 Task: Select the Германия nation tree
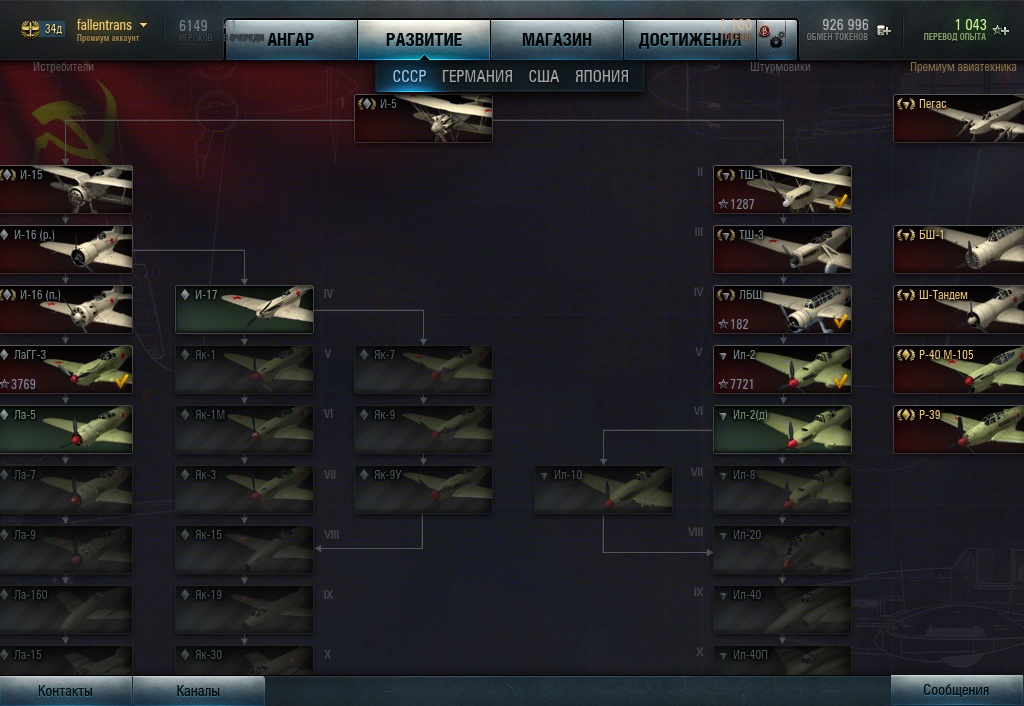477,76
